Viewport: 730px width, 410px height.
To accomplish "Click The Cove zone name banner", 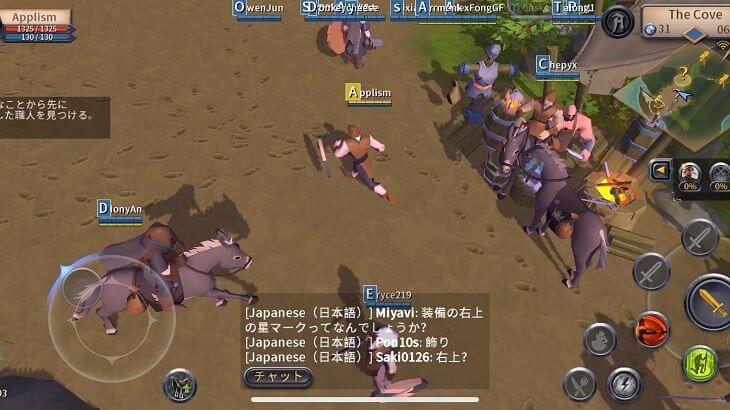I will (692, 15).
